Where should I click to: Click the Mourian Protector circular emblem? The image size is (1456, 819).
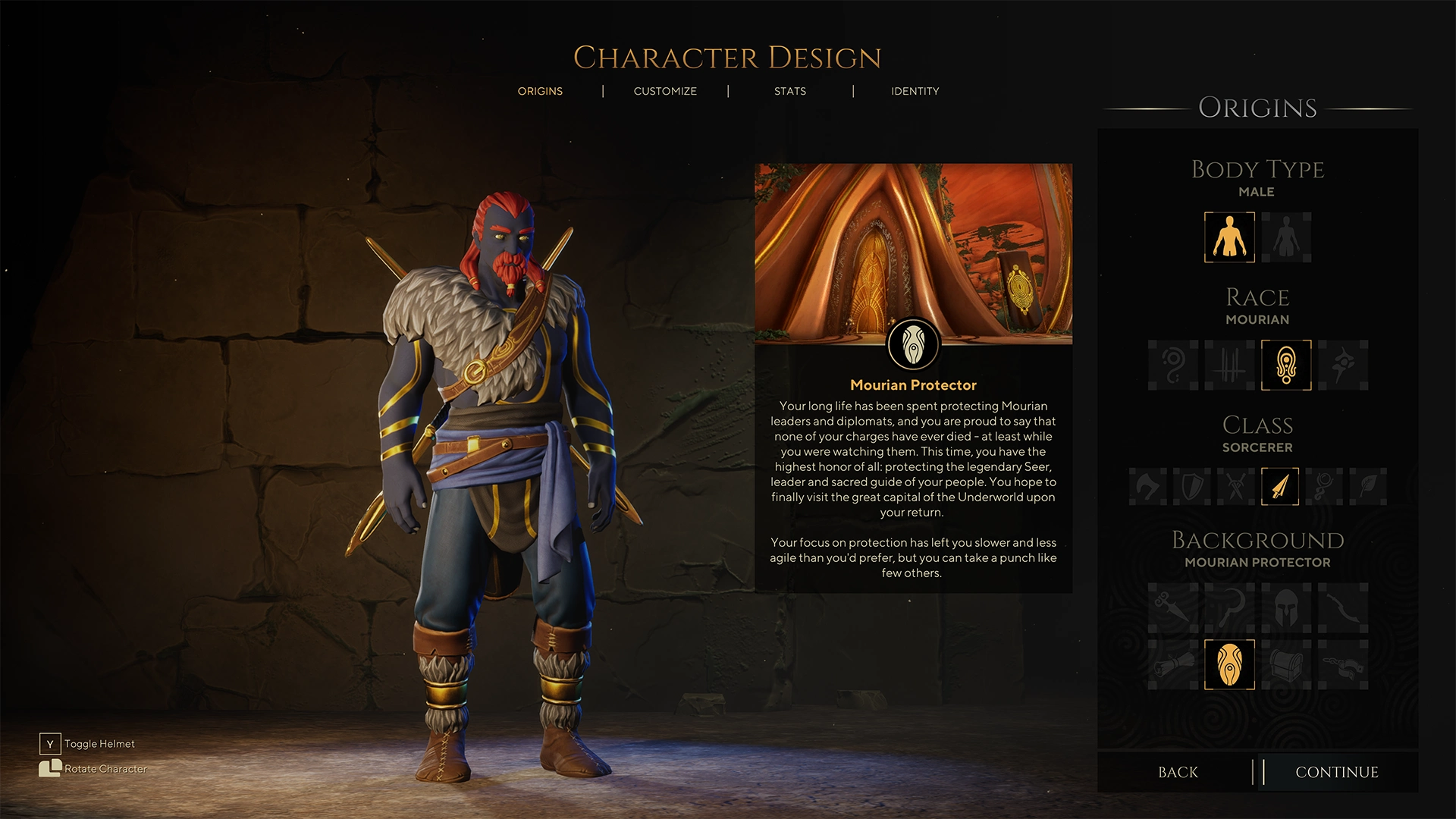[913, 343]
